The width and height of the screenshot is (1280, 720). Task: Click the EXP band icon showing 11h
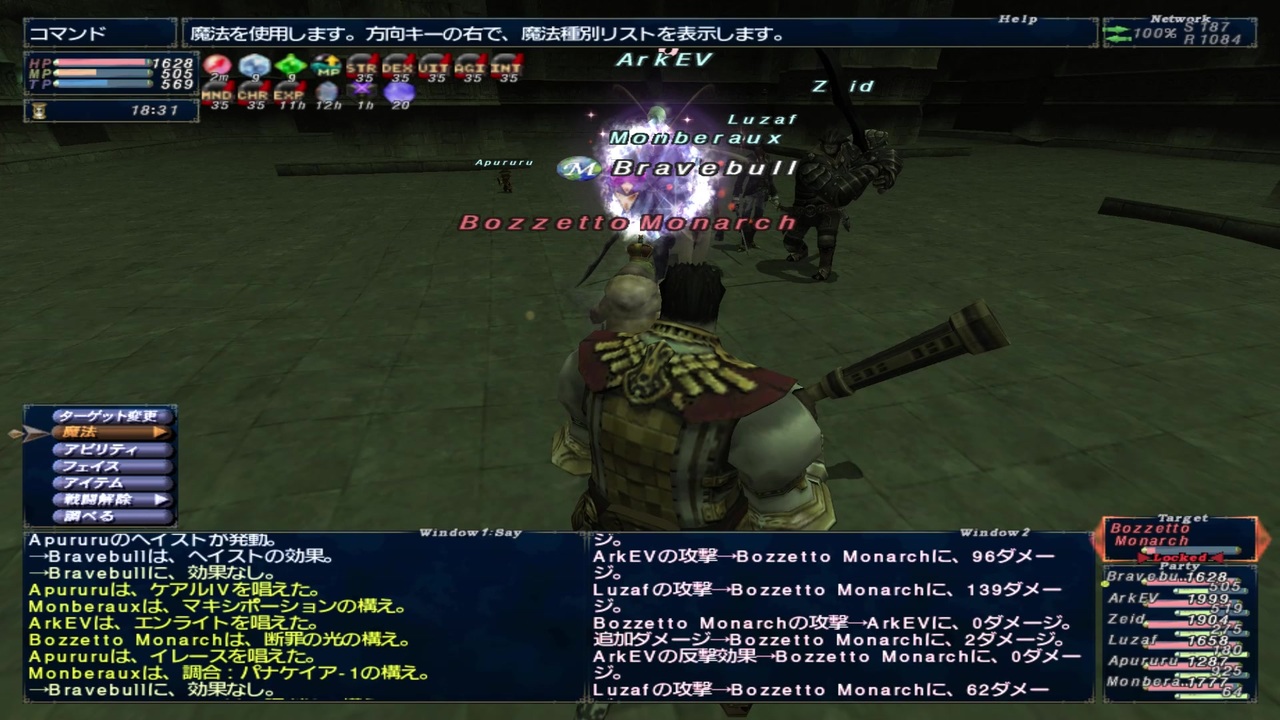tap(288, 92)
